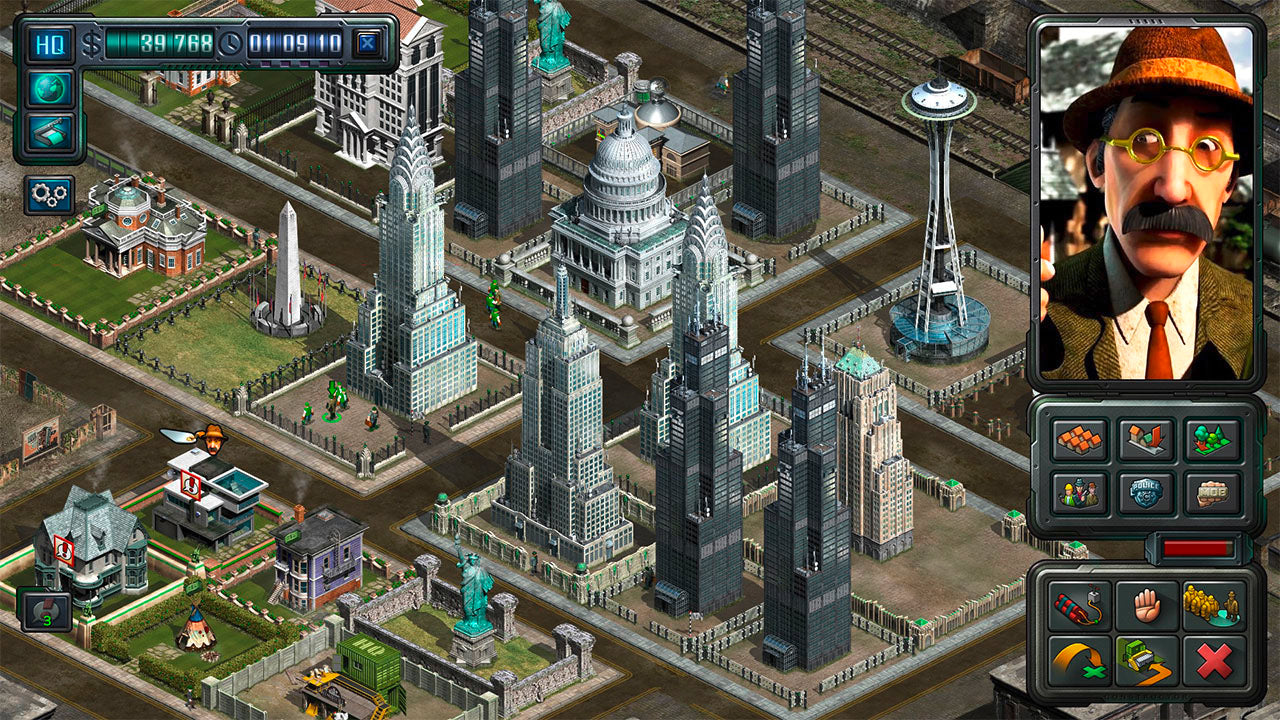Select the golden crowd of workers action
Image resolution: width=1280 pixels, height=720 pixels.
[x=1214, y=606]
